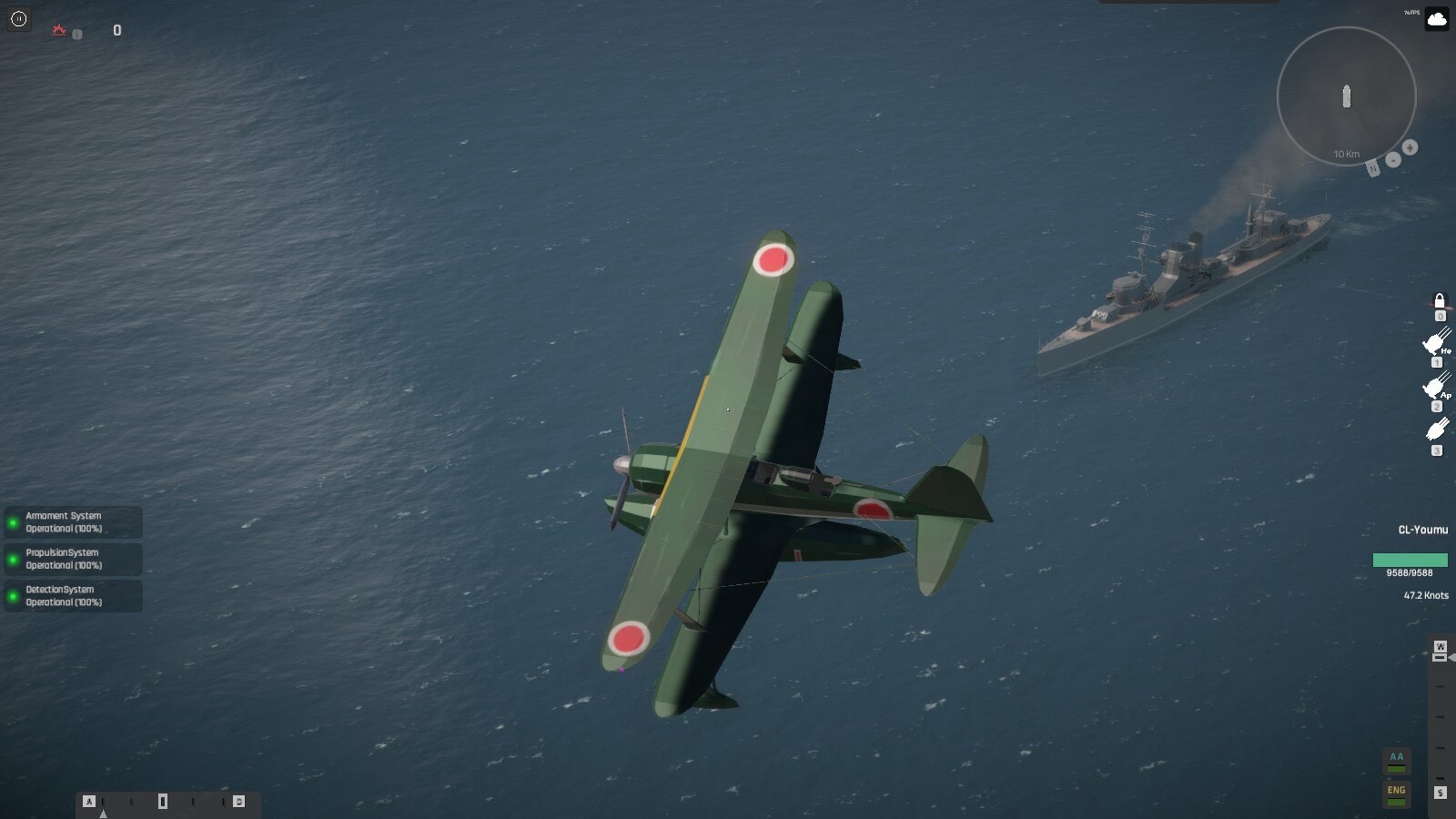Click the kill counter flame icon
Screen dimensions: 1456x819
(x=59, y=29)
